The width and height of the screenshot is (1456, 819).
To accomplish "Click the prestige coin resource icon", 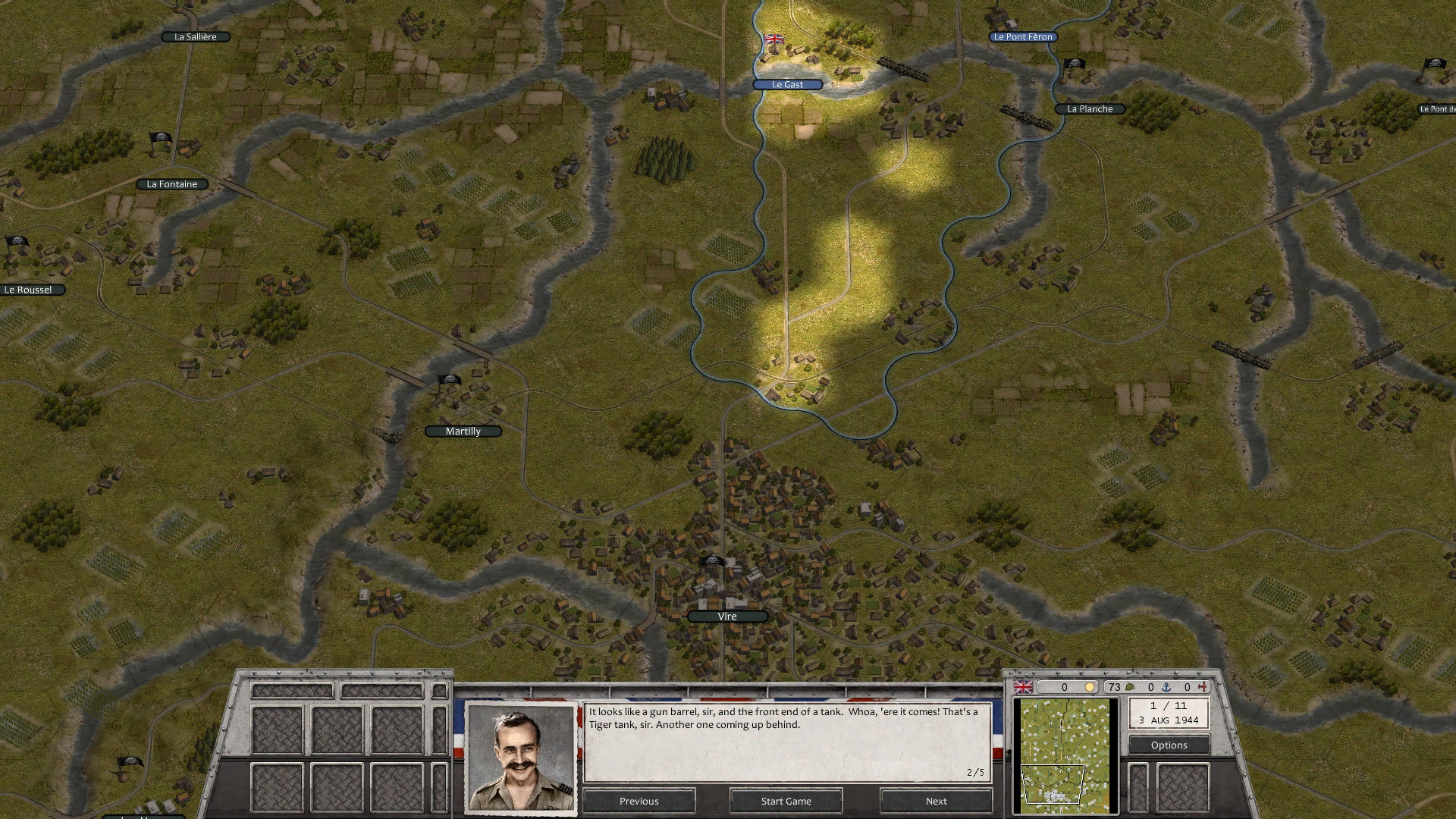I will pyautogui.click(x=1090, y=687).
